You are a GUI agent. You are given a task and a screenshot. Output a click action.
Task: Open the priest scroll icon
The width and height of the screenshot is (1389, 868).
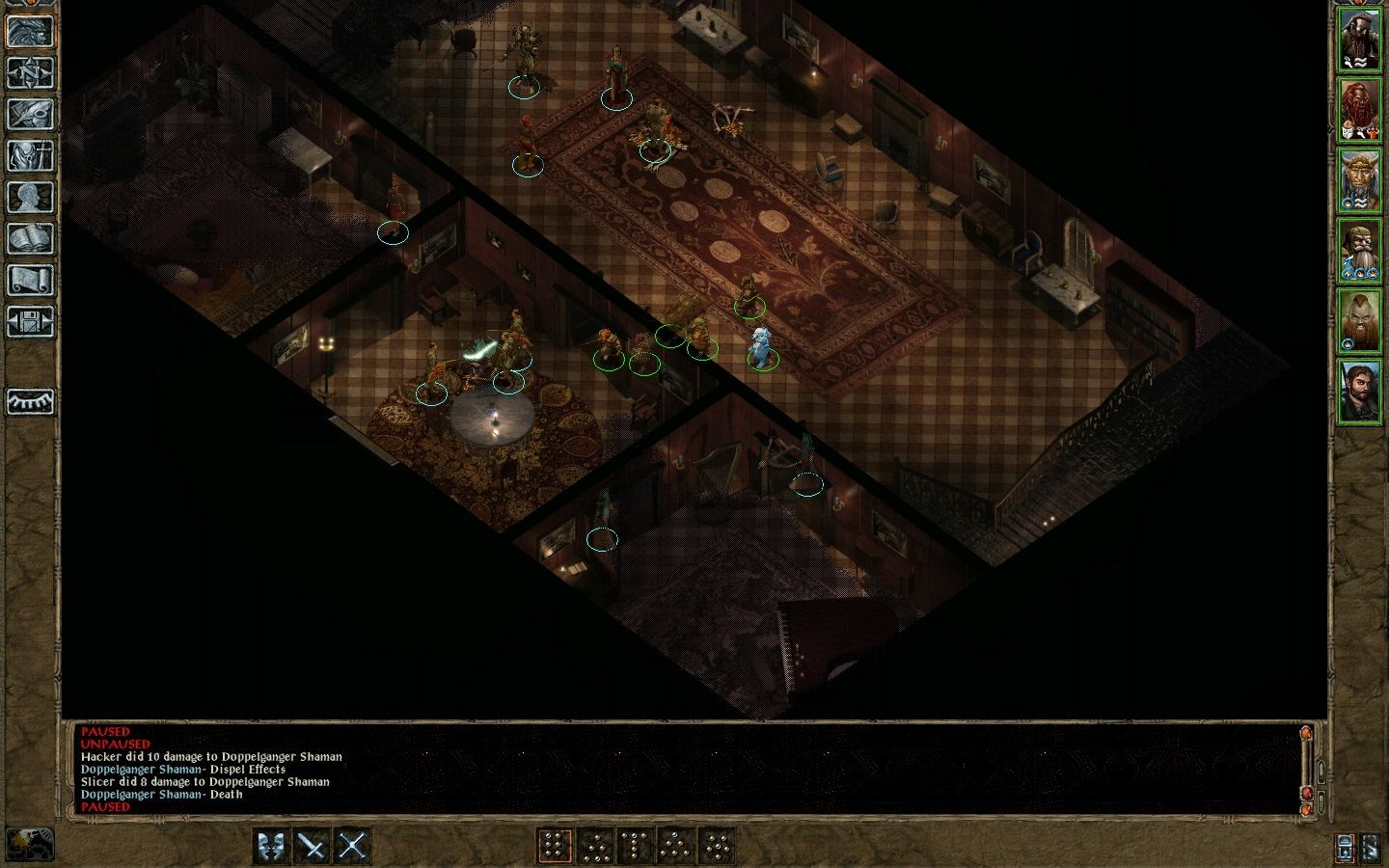point(30,280)
